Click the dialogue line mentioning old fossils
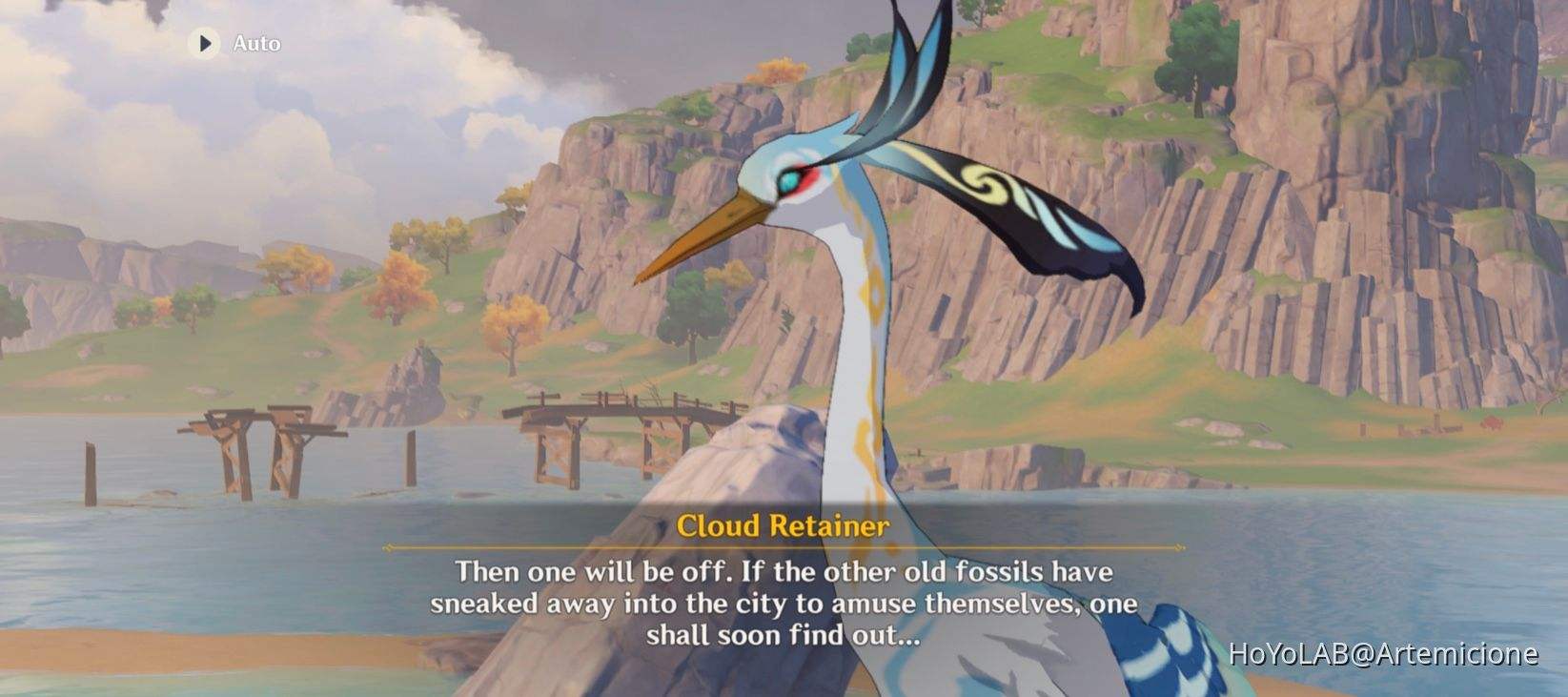The width and height of the screenshot is (1568, 697). [782, 573]
